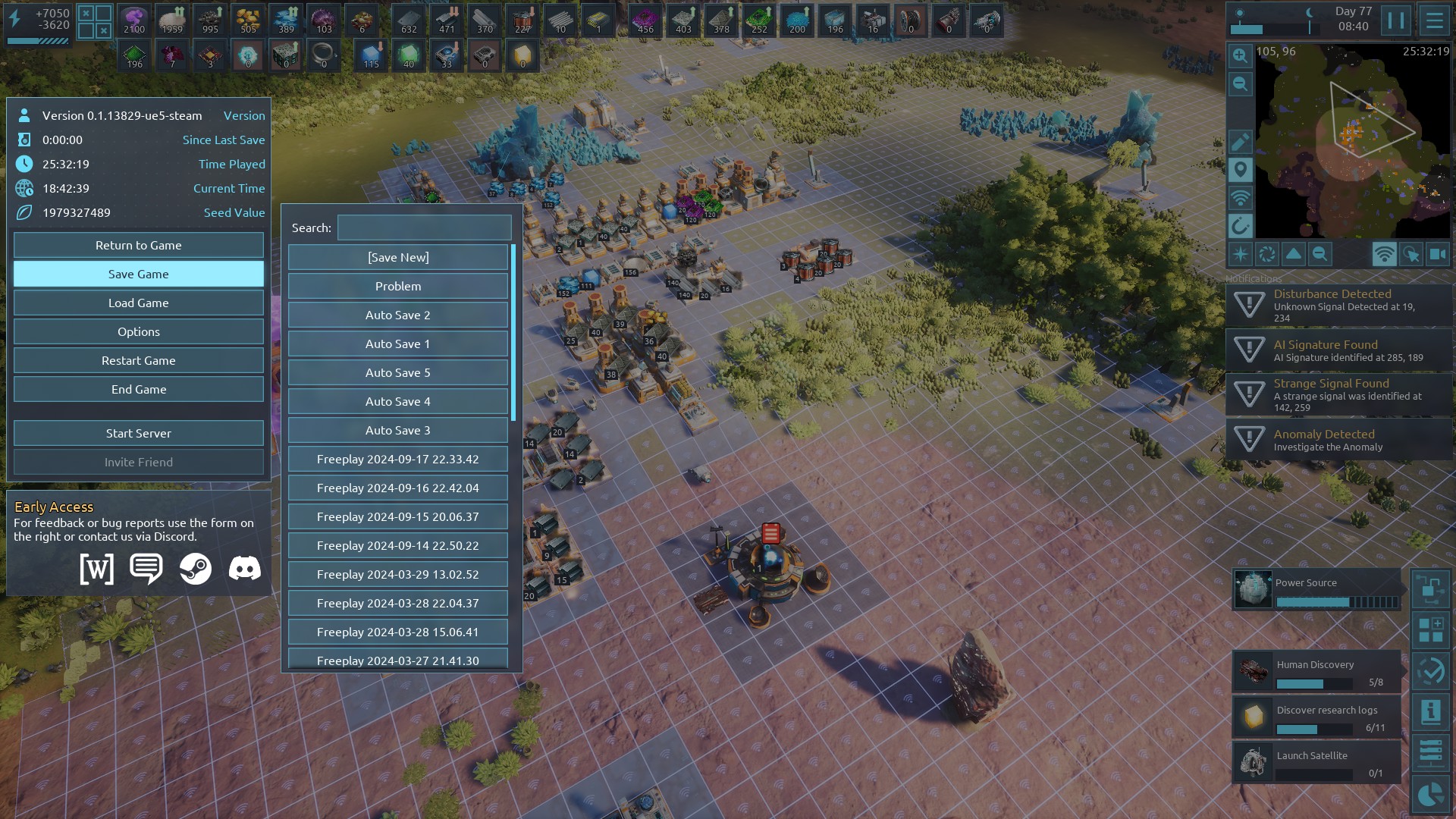Screen dimensions: 1456x819
Task: Open the hamburger main menu icon
Action: (x=1434, y=20)
